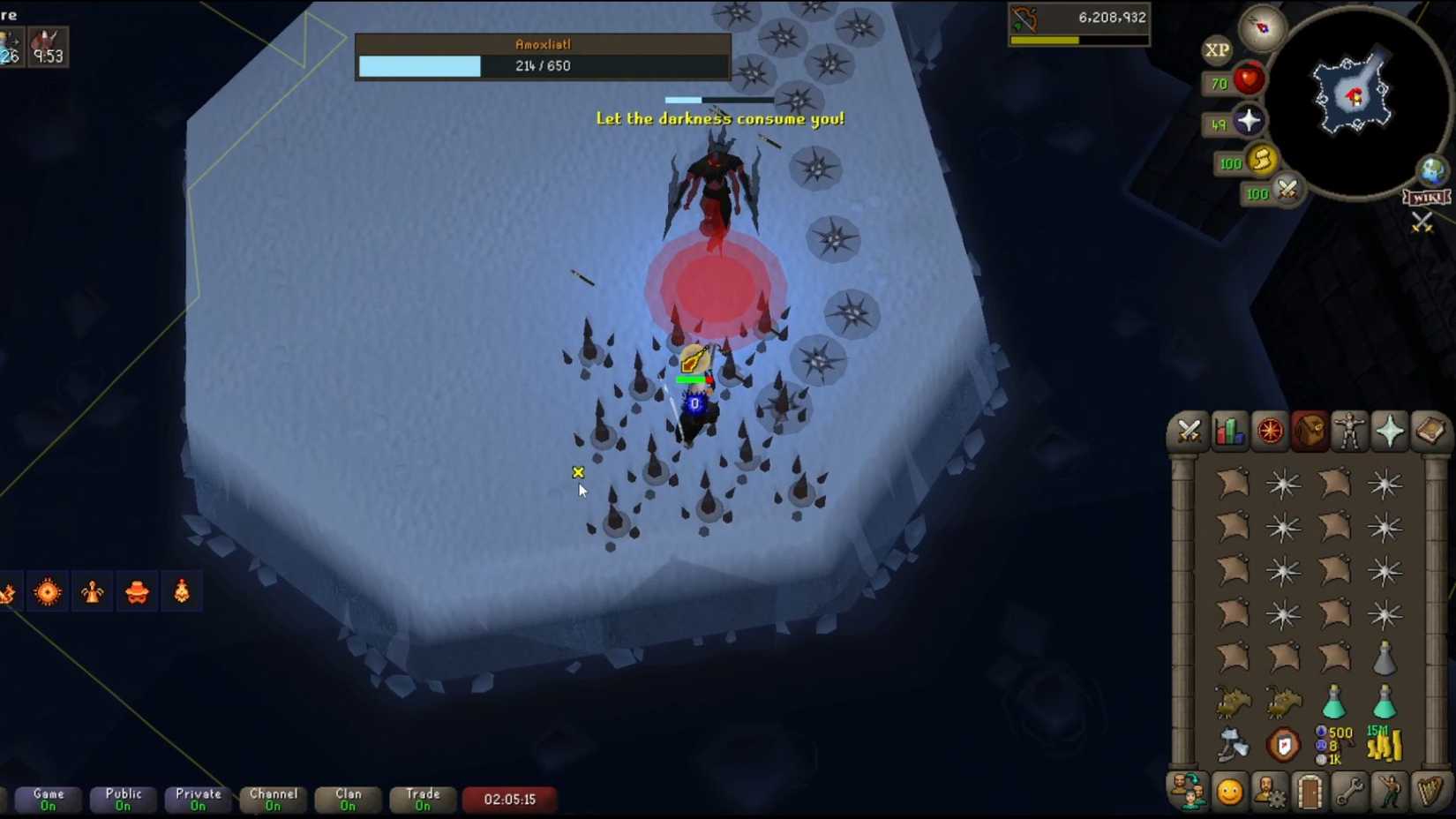The image size is (1456, 819).
Task: Open the Skills tab
Action: [x=1229, y=432]
